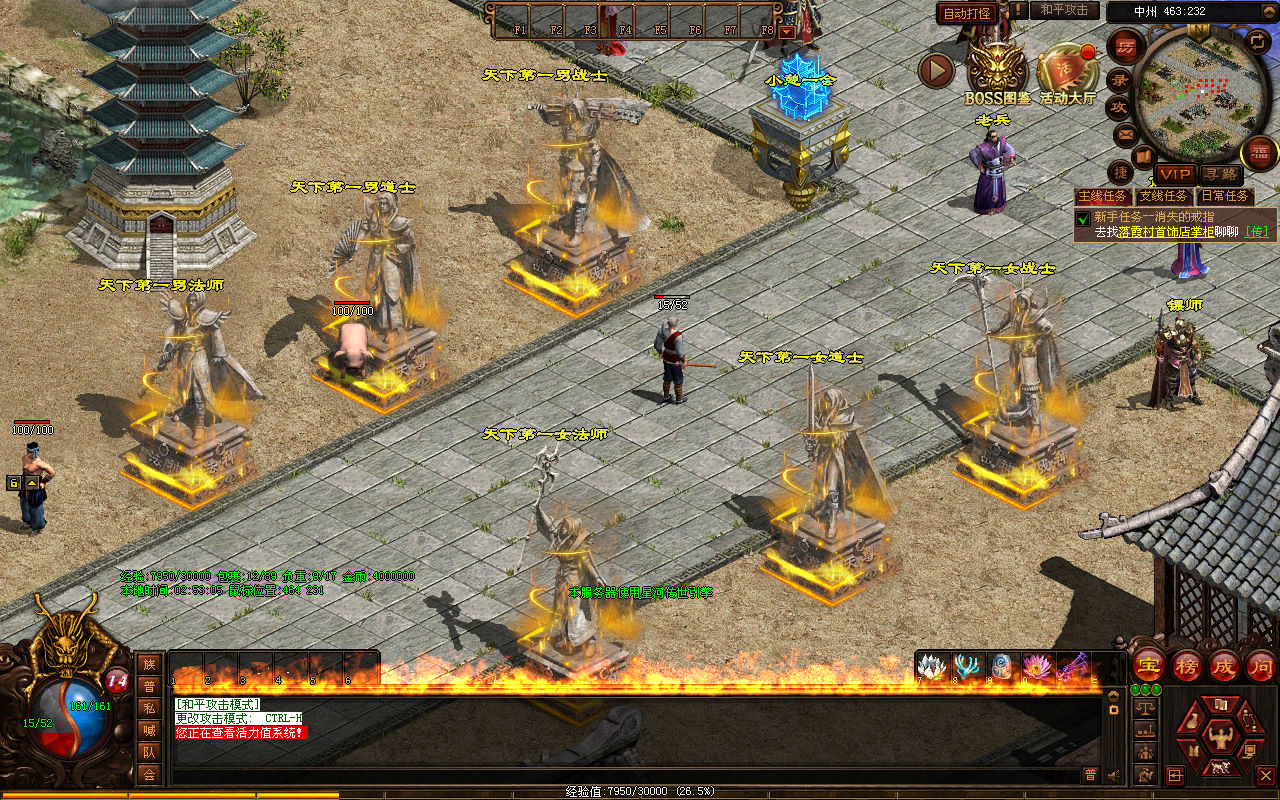
Task: Select the pink lotus hotbar item
Action: pyautogui.click(x=1037, y=666)
